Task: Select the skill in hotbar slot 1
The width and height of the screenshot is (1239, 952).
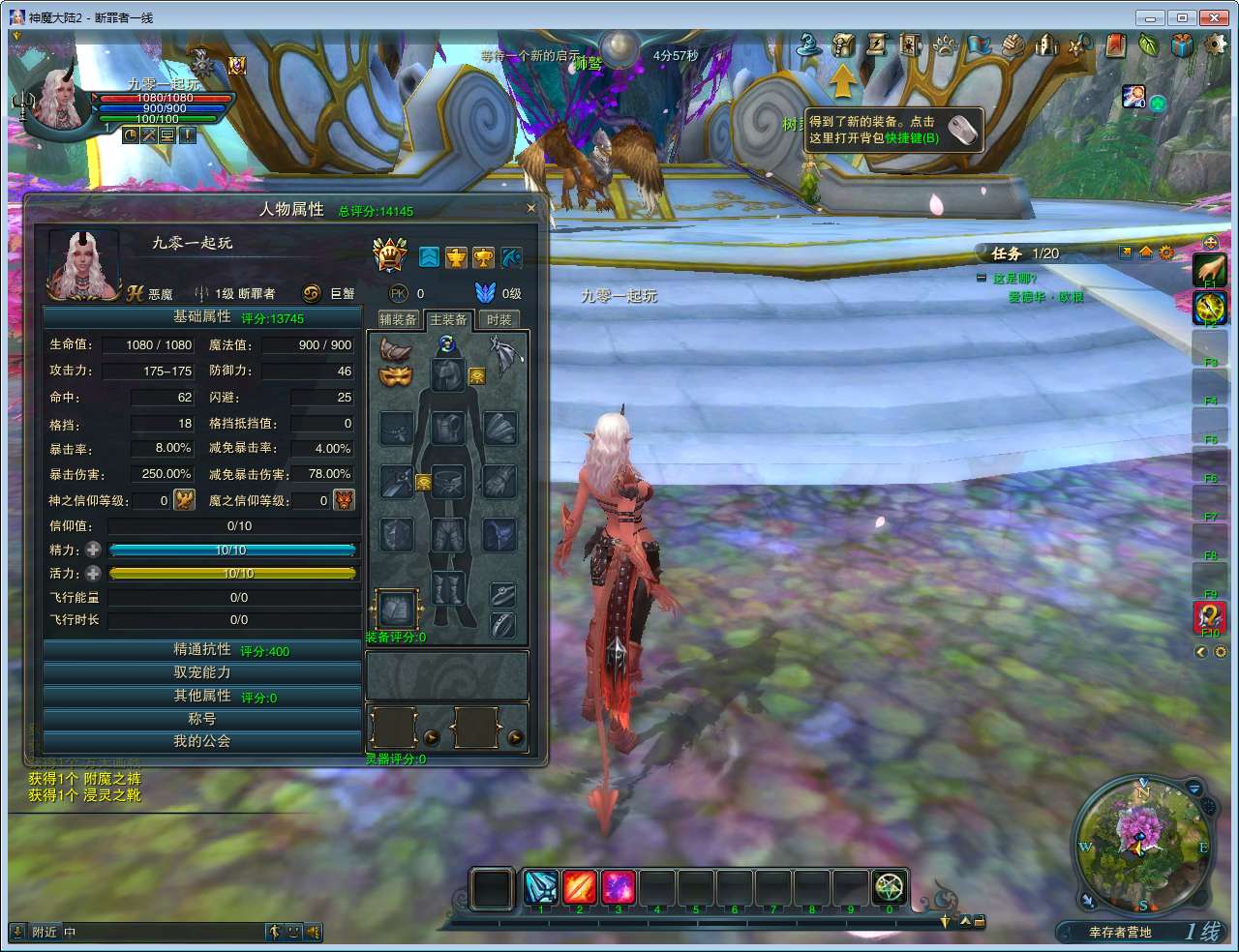Action: click(x=541, y=887)
